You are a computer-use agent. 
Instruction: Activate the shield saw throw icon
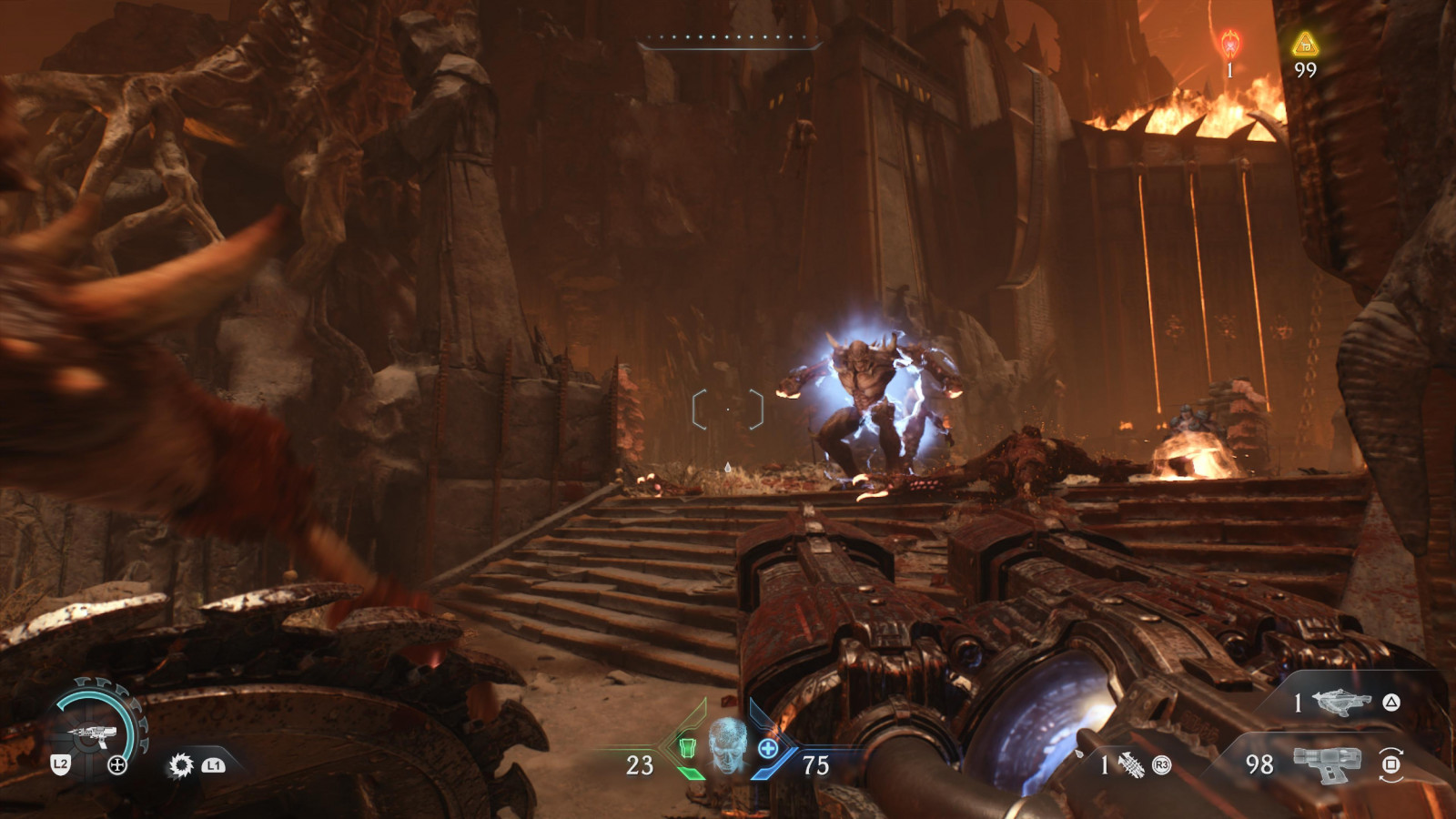tap(181, 765)
